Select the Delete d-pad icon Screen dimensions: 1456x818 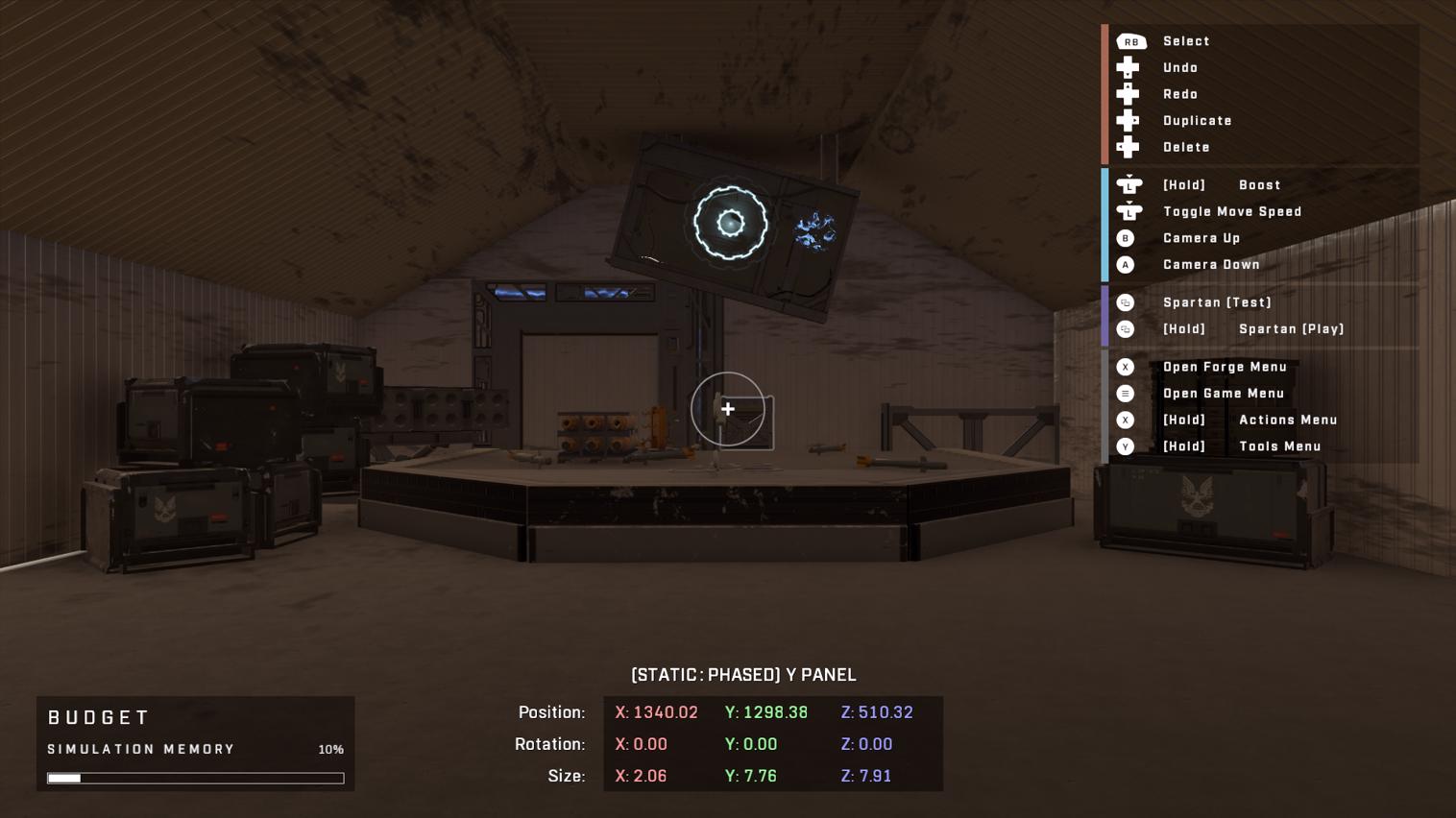tap(1128, 147)
